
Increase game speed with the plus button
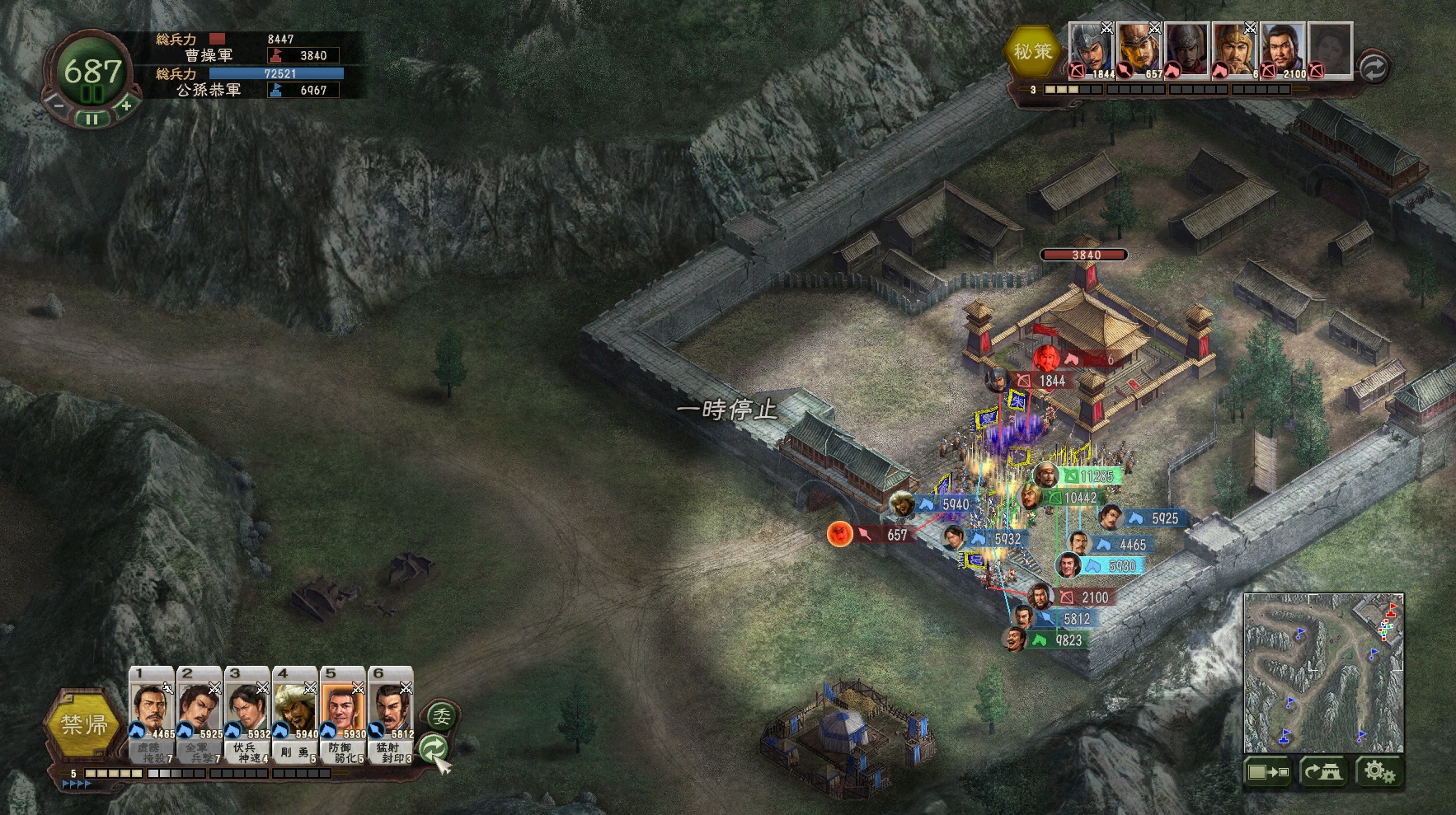[125, 105]
